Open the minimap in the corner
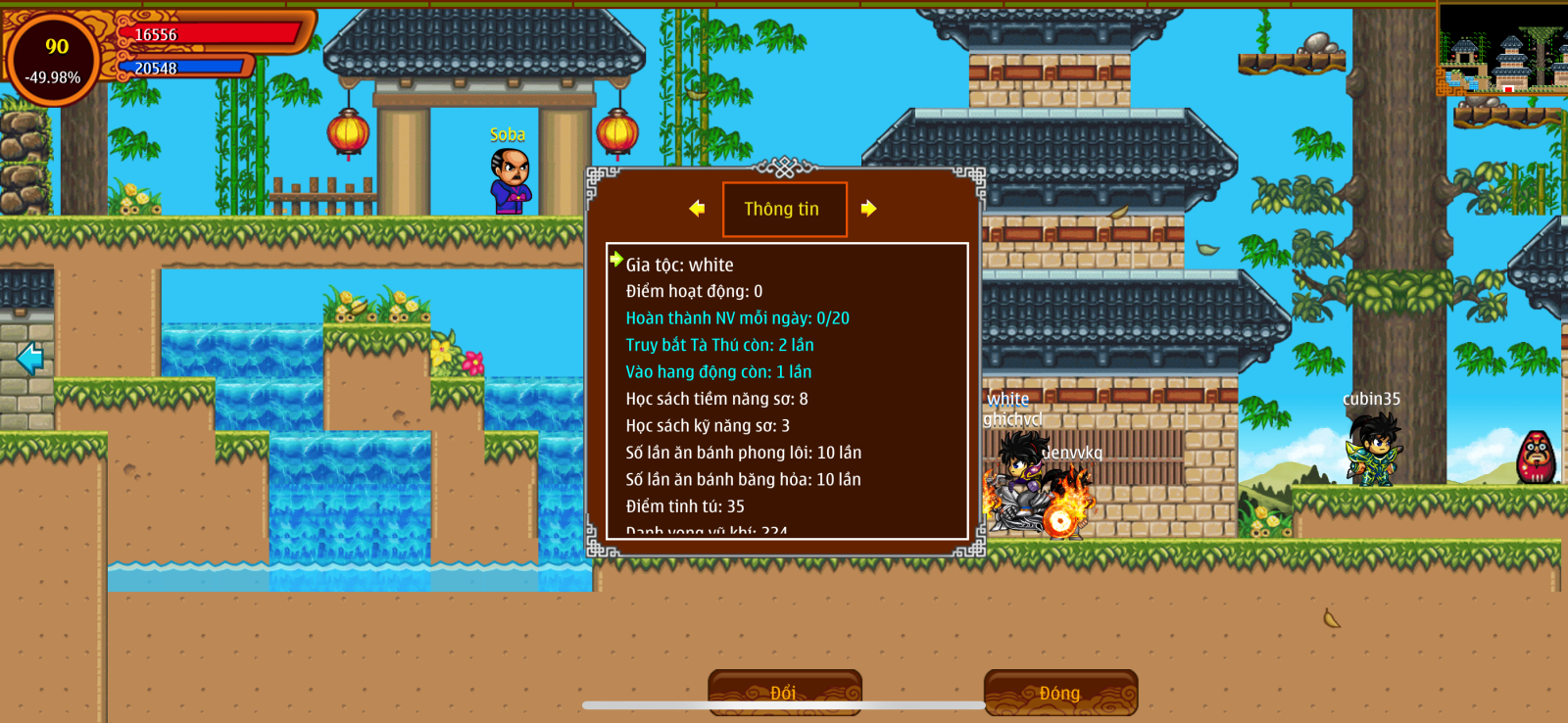 (x=1501, y=49)
